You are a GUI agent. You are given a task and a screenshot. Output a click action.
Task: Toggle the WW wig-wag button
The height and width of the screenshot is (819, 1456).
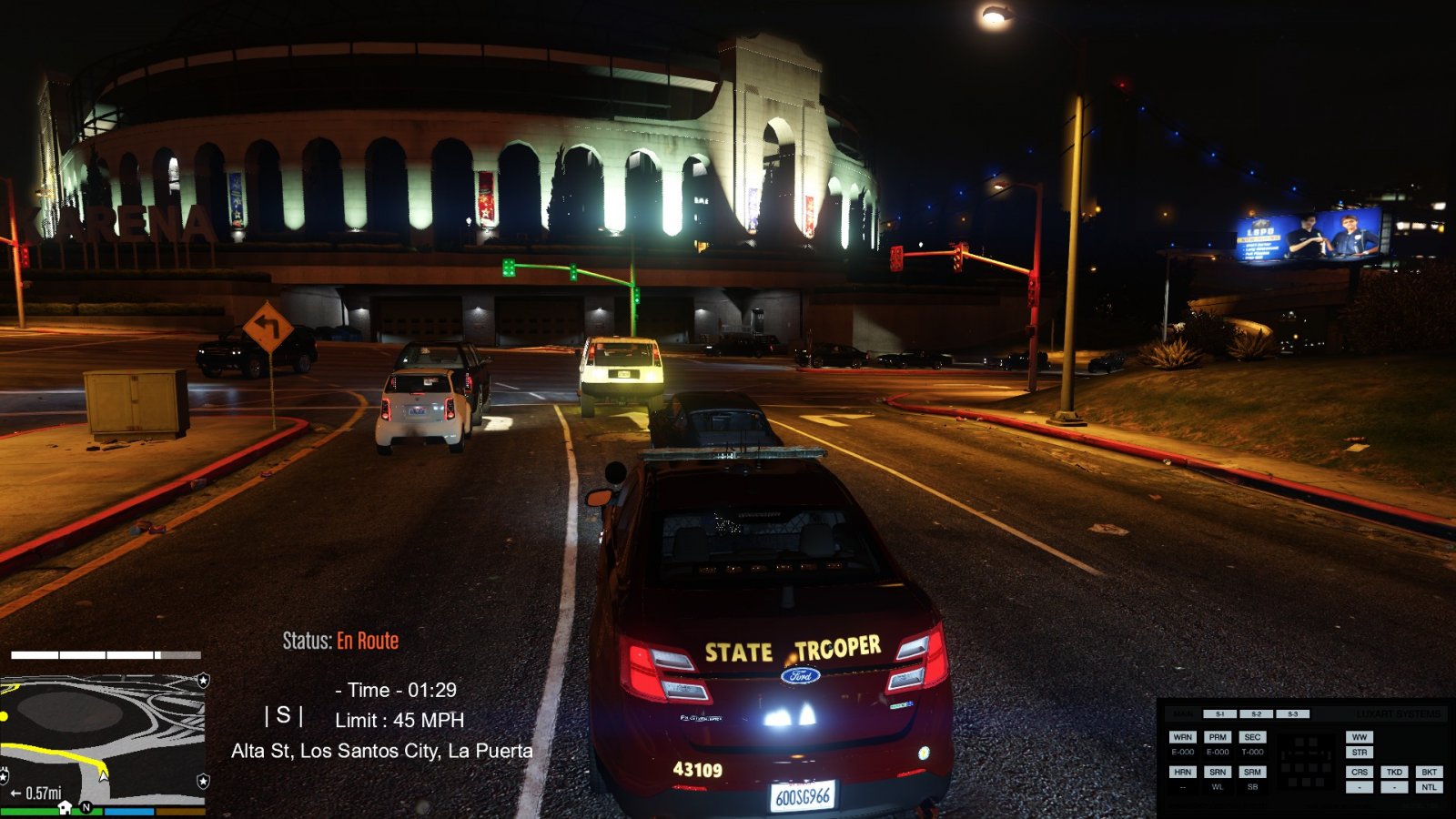pyautogui.click(x=1360, y=737)
